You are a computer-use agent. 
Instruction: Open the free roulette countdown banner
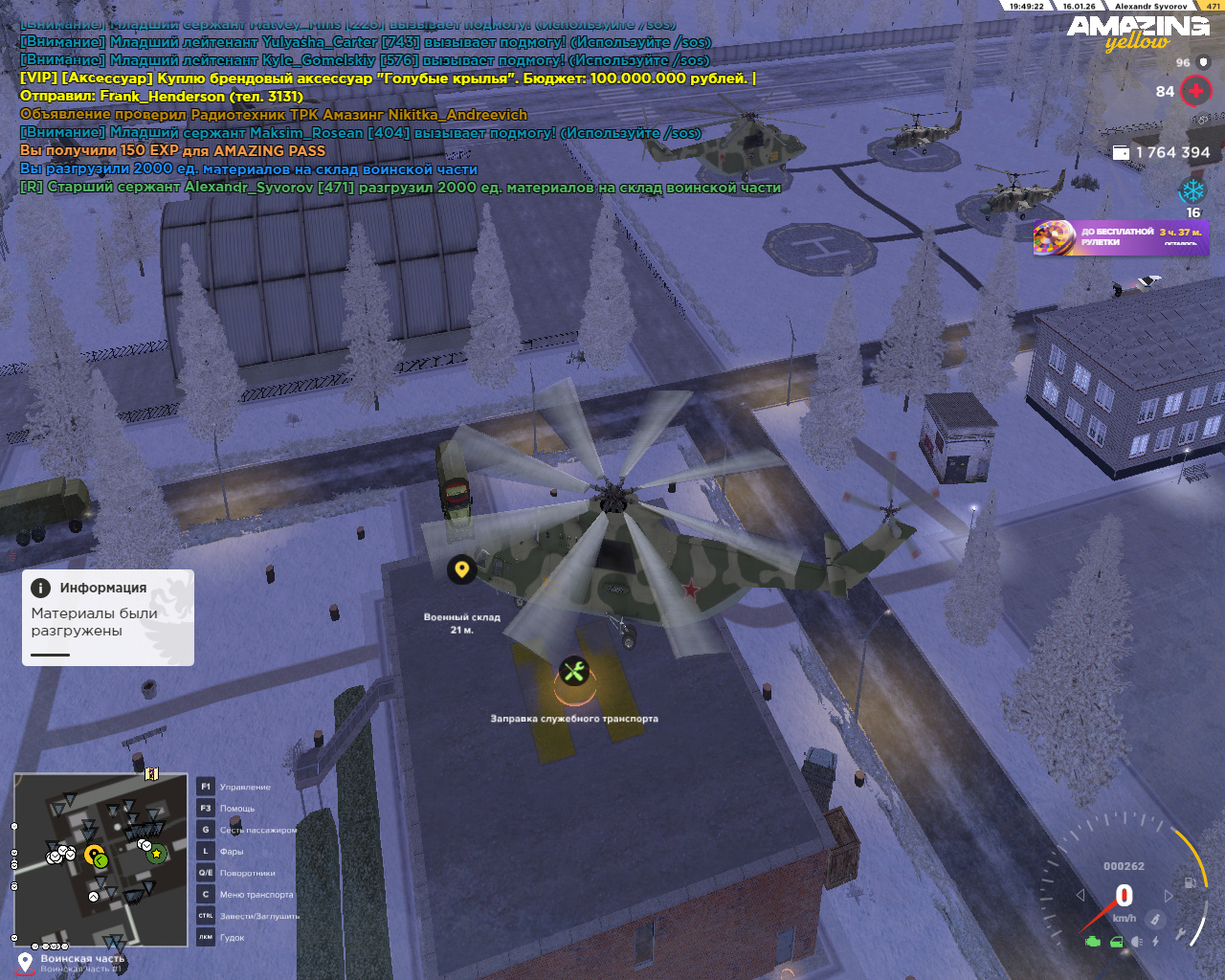(x=1121, y=237)
